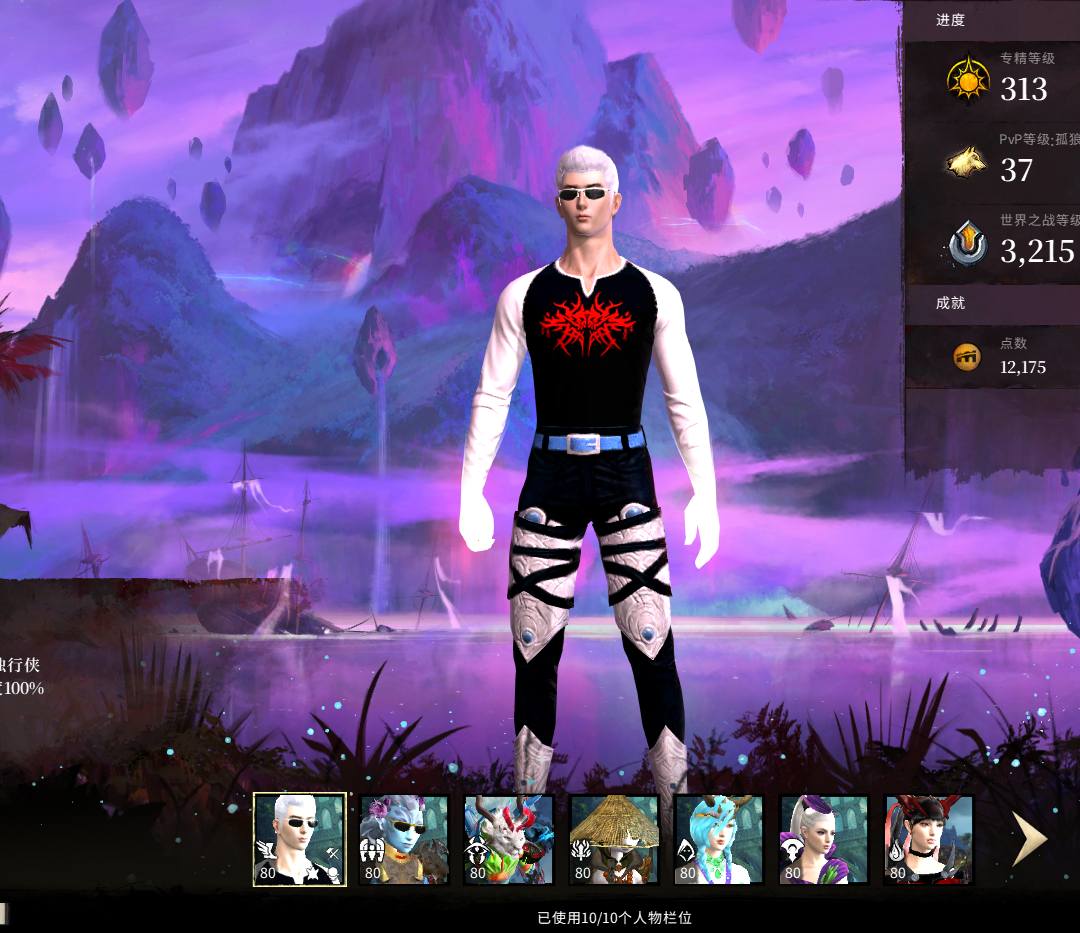Select the black-haired character with red horns

(928, 839)
